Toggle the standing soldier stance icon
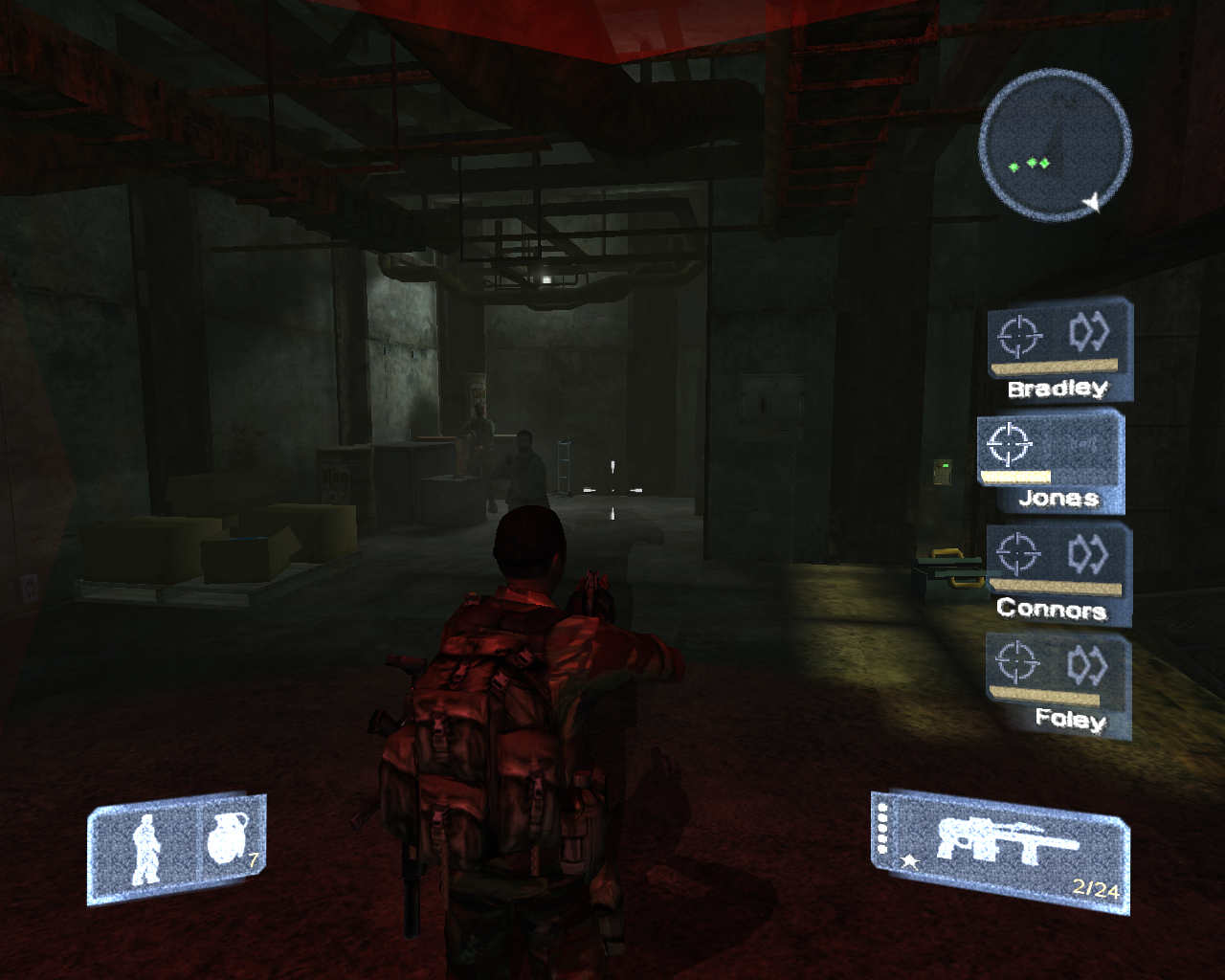The image size is (1225, 980). point(146,849)
